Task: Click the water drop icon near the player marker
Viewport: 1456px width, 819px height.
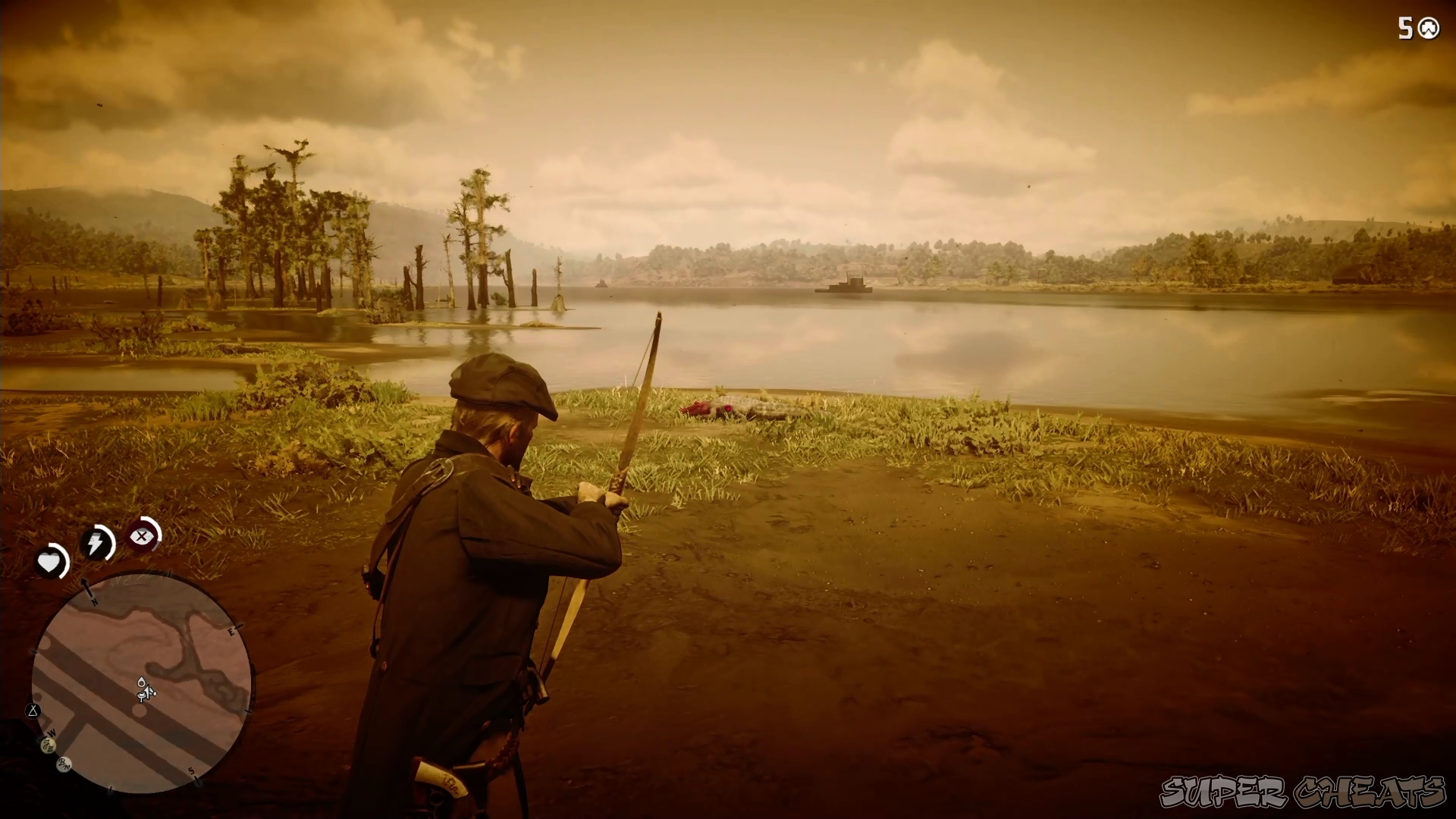Action: [141, 682]
